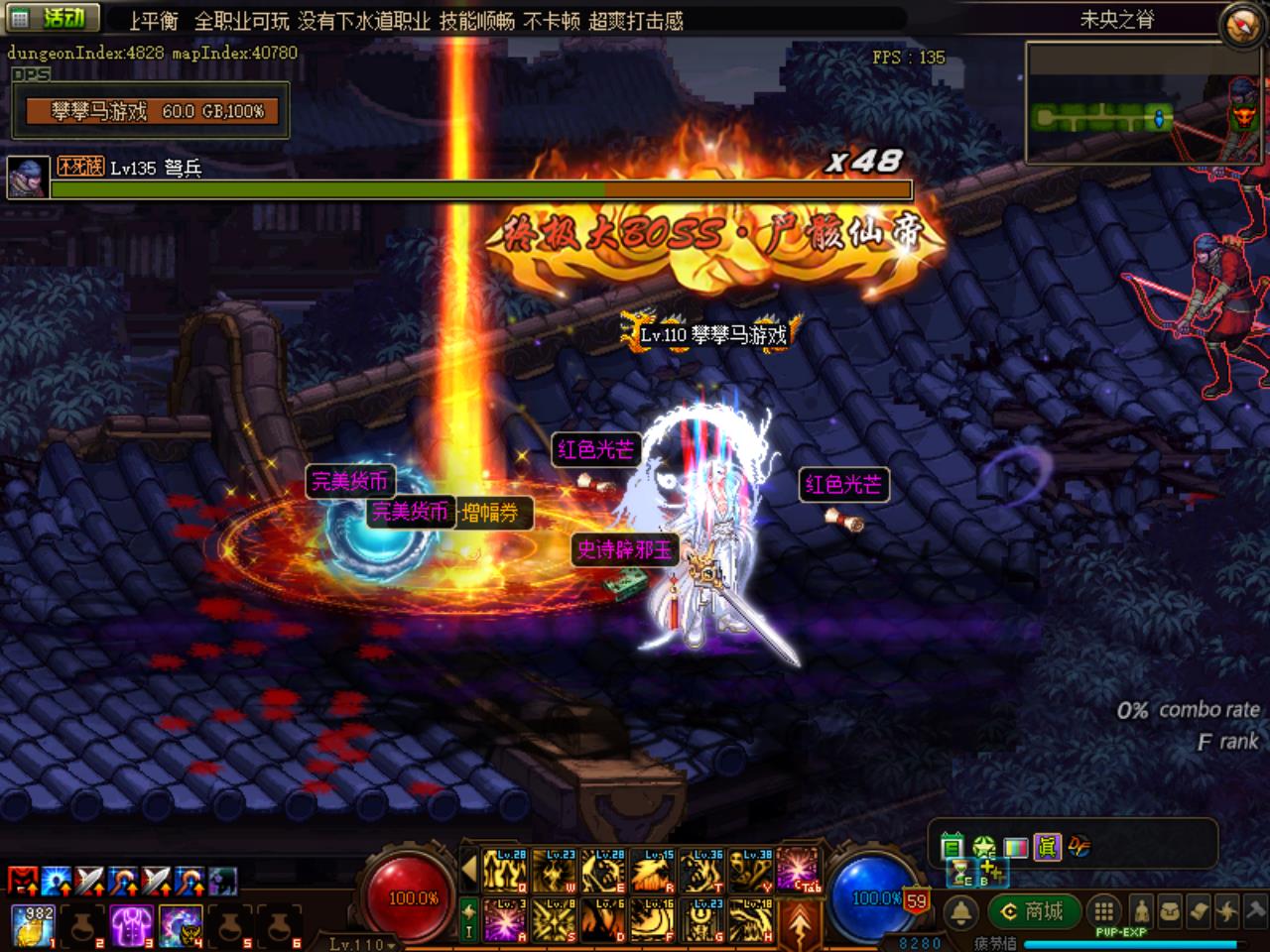Trigger the purple burst skill on Tab
Image resolution: width=1270 pixels, height=952 pixels.
coord(800,871)
